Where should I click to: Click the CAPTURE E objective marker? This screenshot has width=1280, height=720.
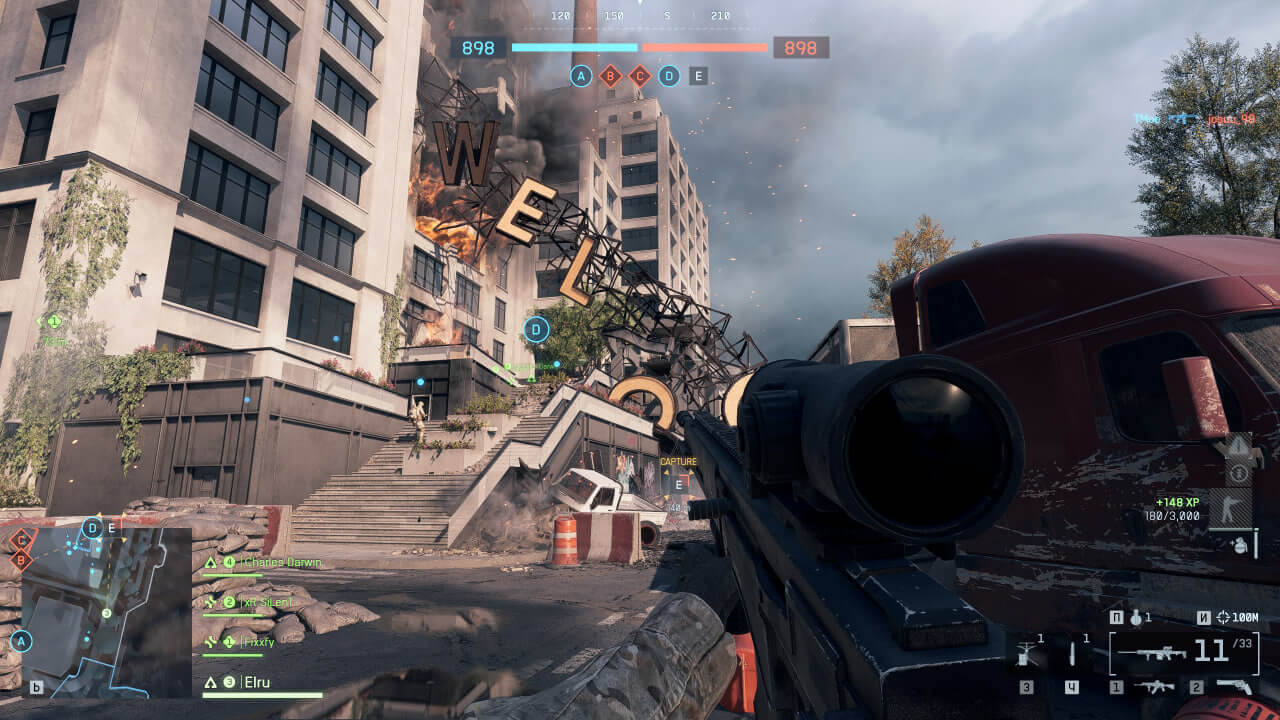tap(679, 483)
